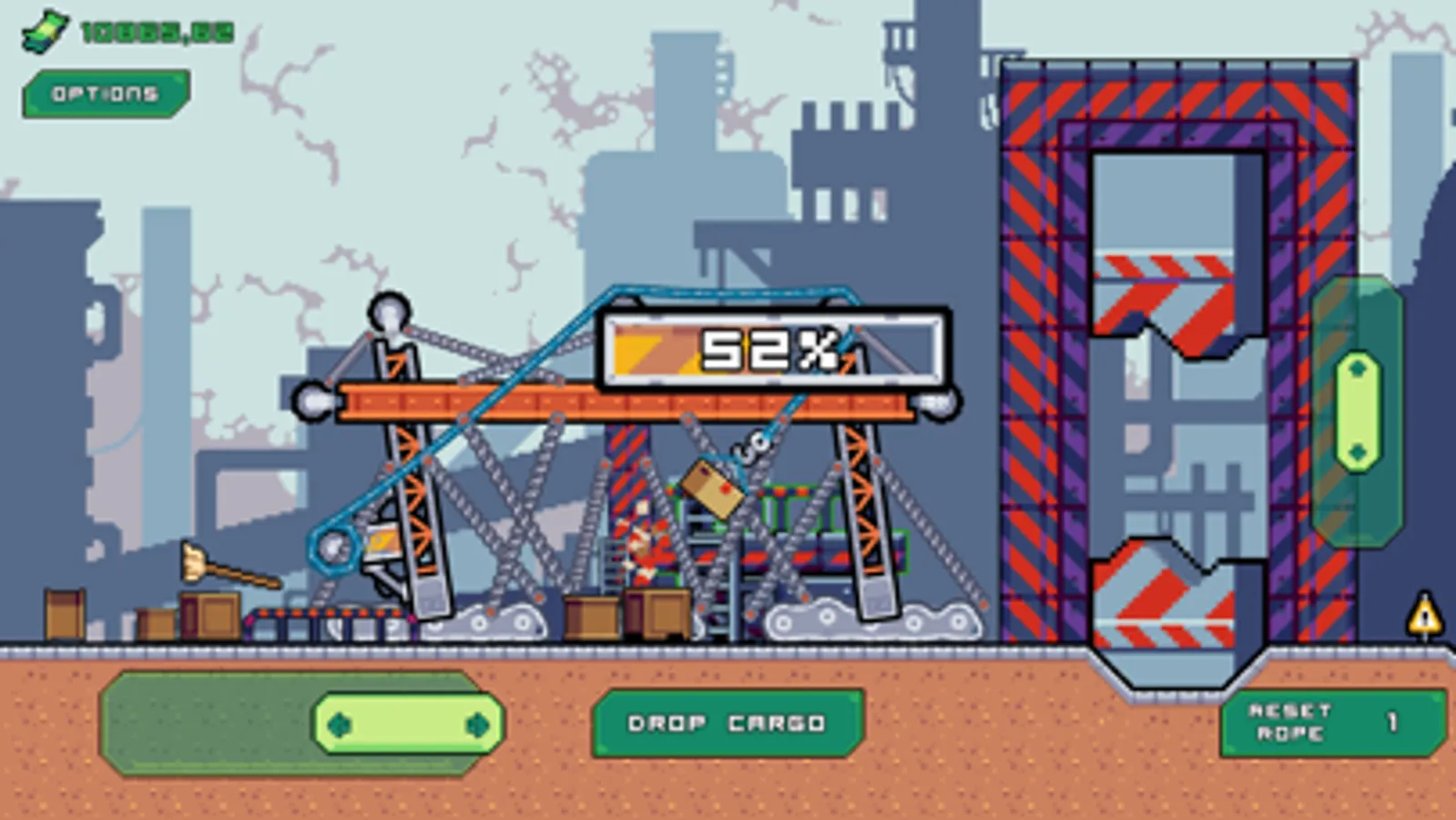Click the worker character on the scaffolding

click(647, 547)
